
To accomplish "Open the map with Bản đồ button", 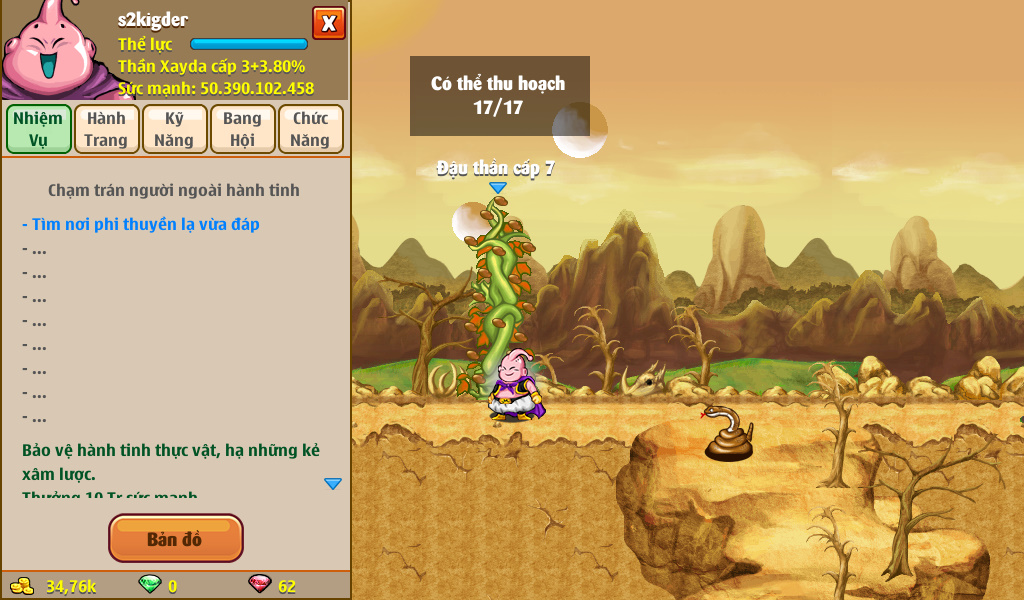I will [x=175, y=539].
